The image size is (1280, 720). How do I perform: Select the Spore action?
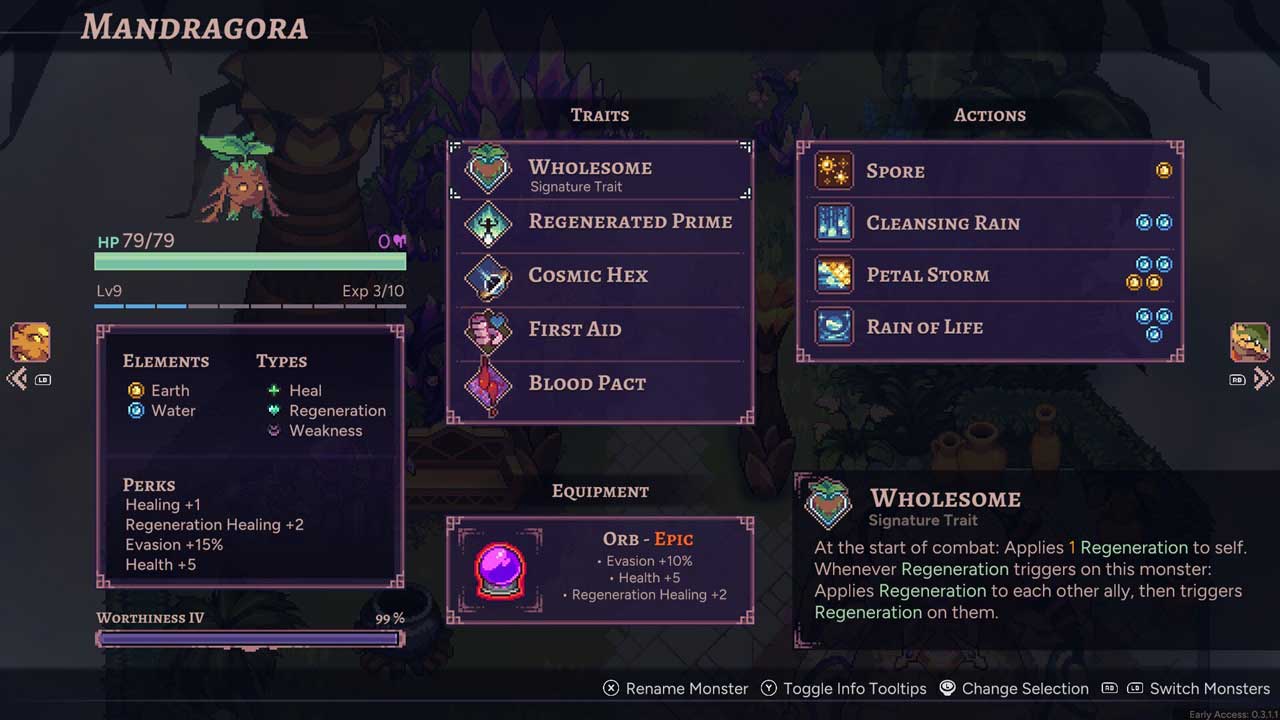click(990, 171)
